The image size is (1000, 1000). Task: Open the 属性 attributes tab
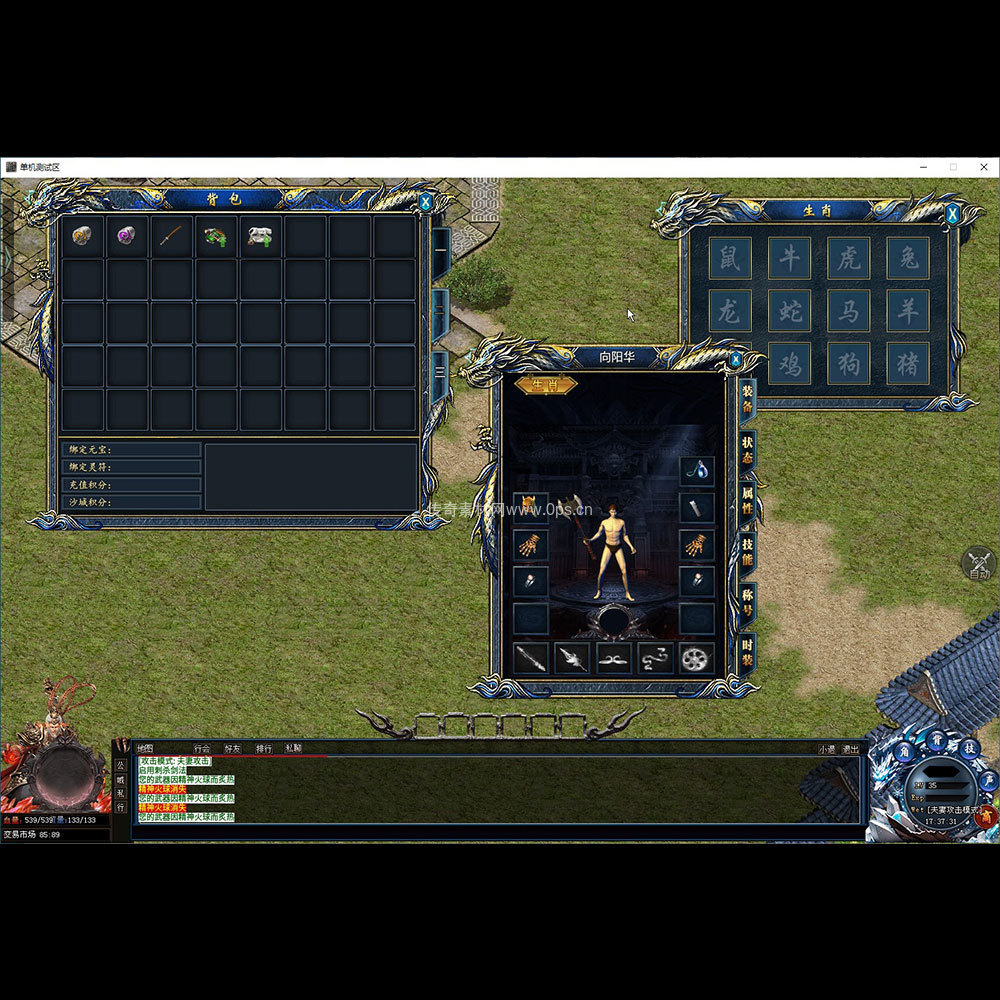[747, 499]
